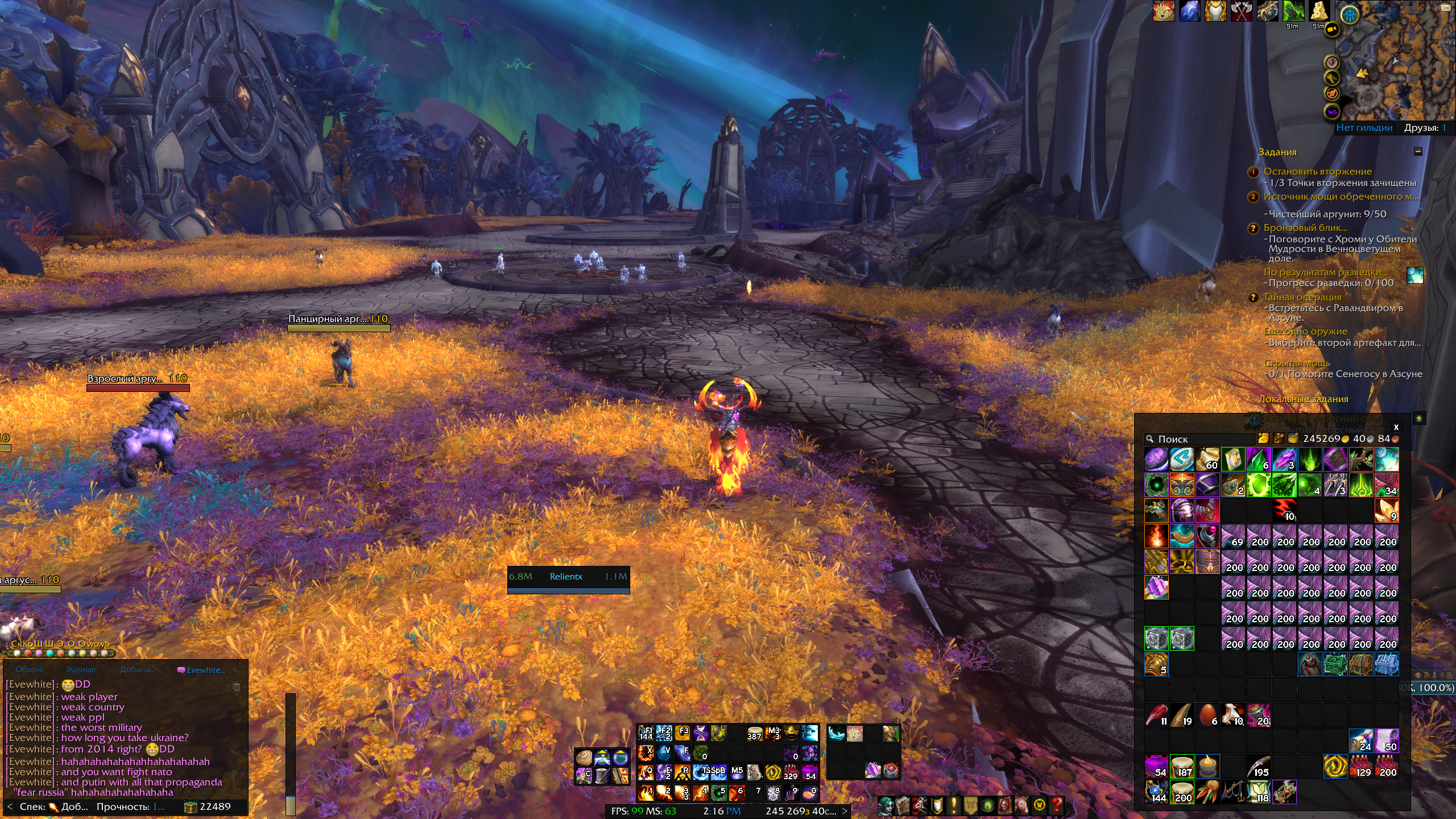Click the drum item with 387 count
The width and height of the screenshot is (1456, 819).
coord(755,733)
